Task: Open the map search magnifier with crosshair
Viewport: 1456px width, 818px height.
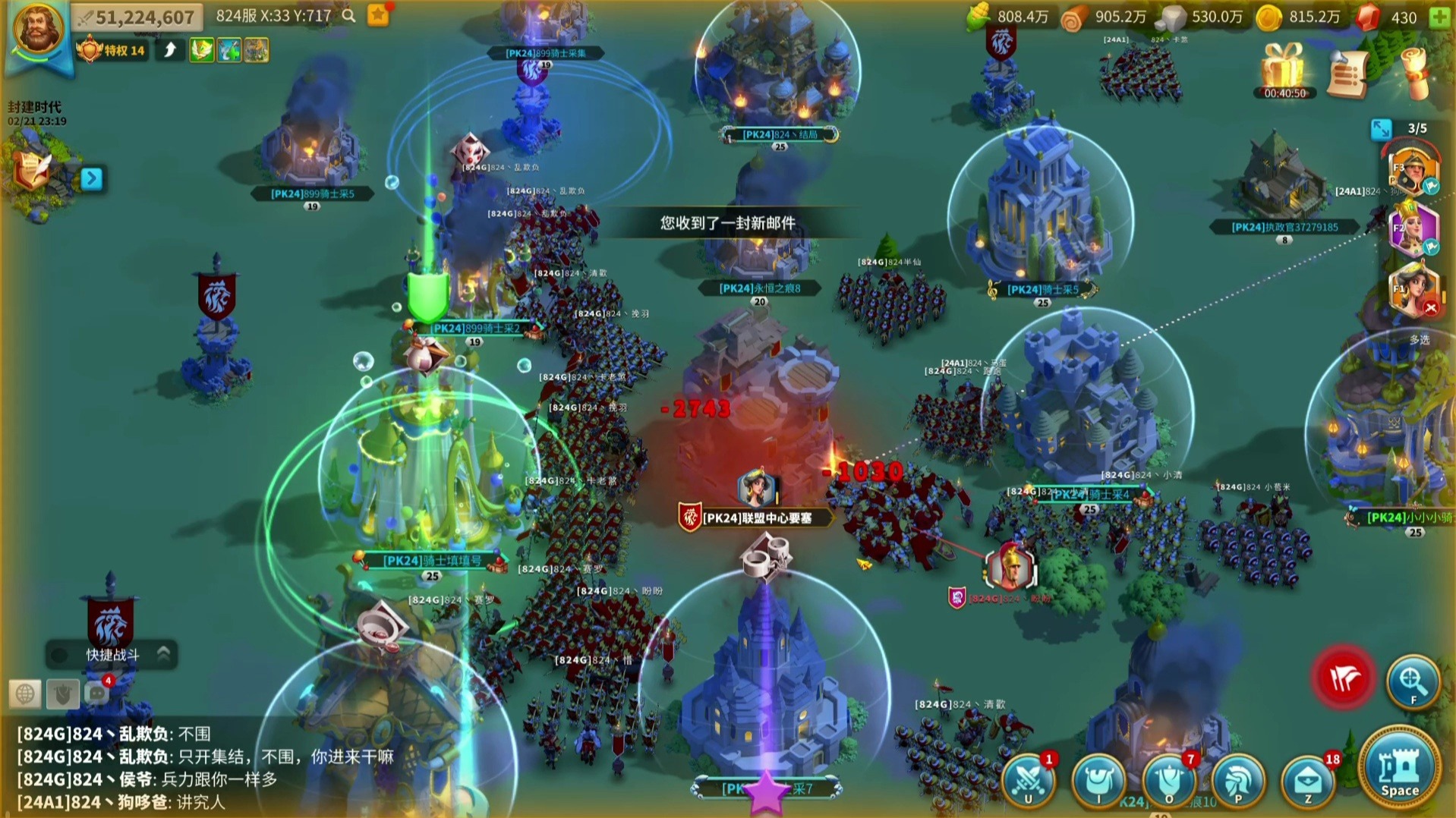Action: point(1412,681)
